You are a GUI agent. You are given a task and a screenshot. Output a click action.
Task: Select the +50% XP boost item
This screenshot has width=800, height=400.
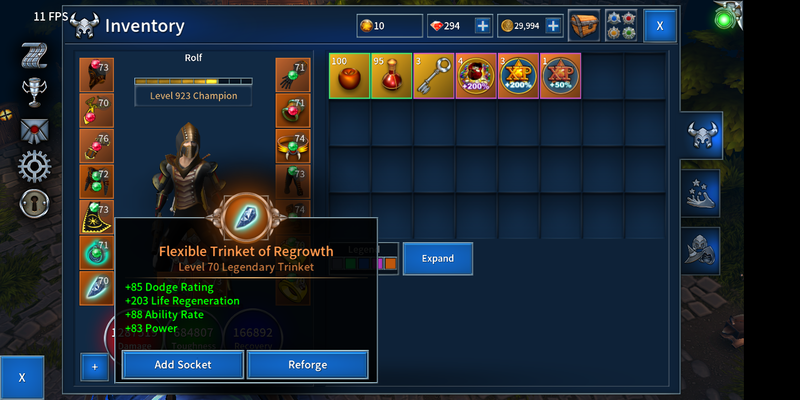point(560,76)
